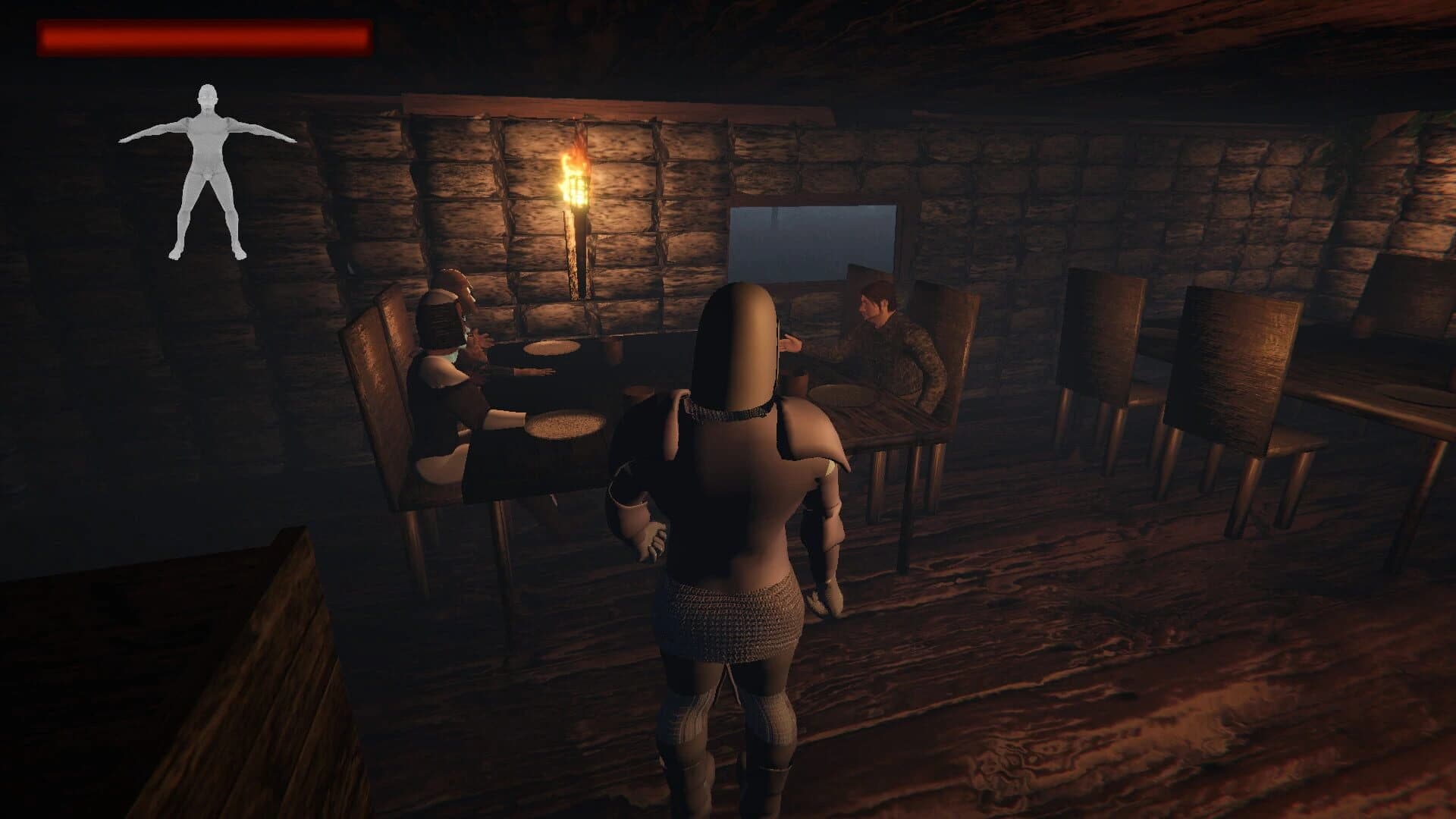This screenshot has width=1456, height=819.
Task: Click the burning wall torch
Action: [x=578, y=197]
